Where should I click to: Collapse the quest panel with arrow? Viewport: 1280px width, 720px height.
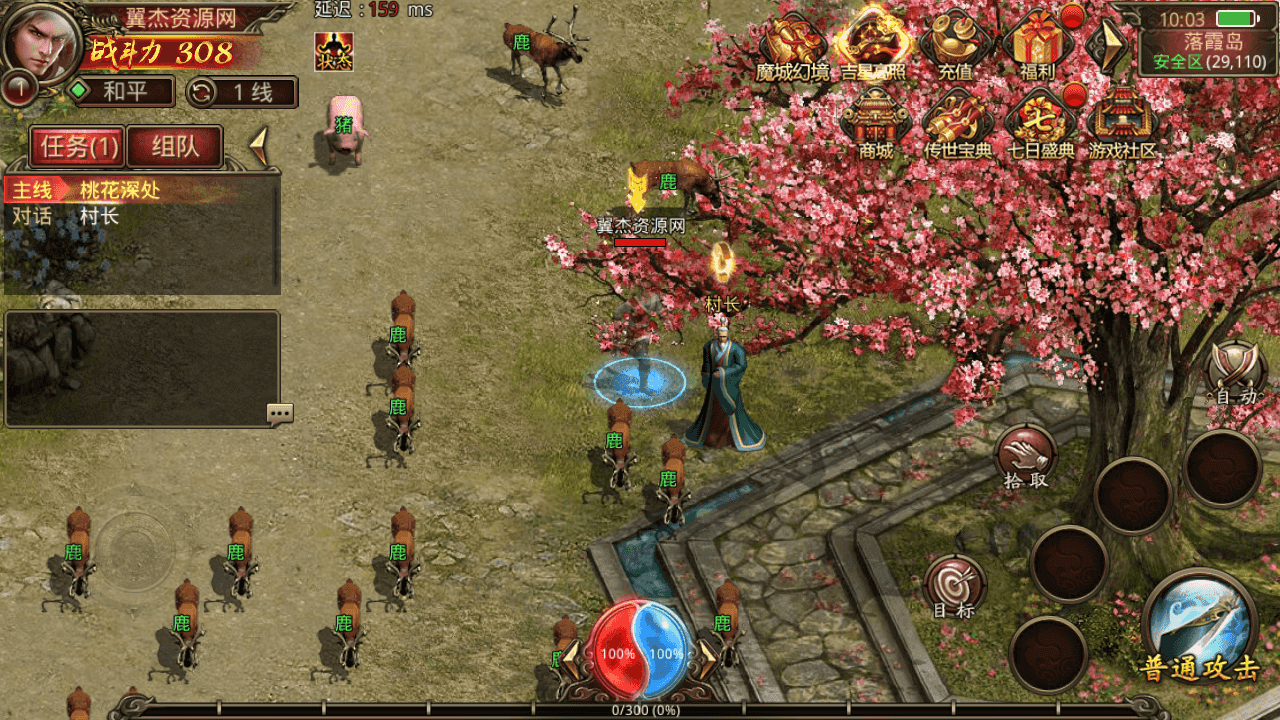click(x=258, y=147)
